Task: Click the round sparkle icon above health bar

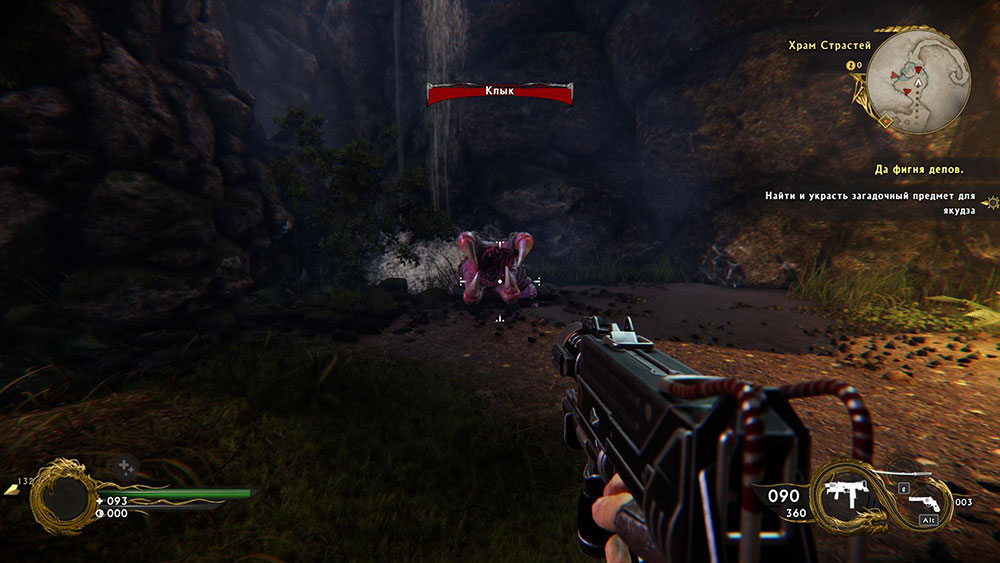Action: pyautogui.click(x=124, y=466)
